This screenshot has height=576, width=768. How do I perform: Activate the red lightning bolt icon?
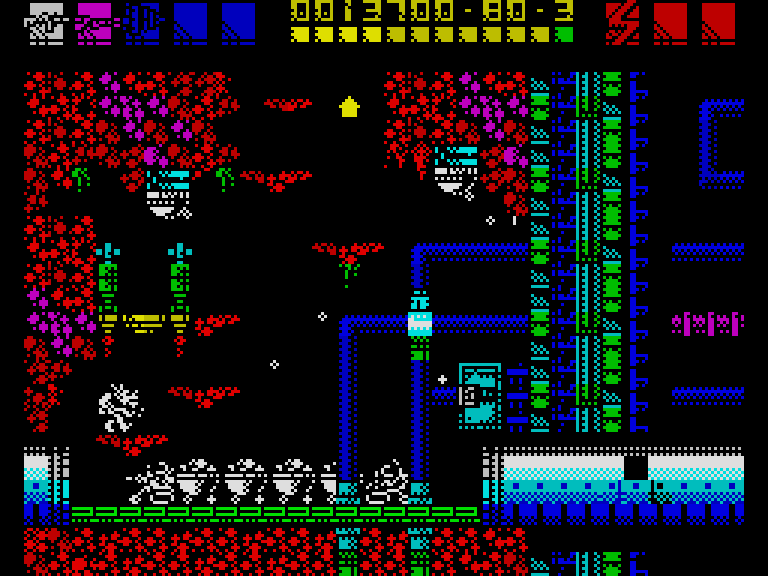click(x=623, y=23)
